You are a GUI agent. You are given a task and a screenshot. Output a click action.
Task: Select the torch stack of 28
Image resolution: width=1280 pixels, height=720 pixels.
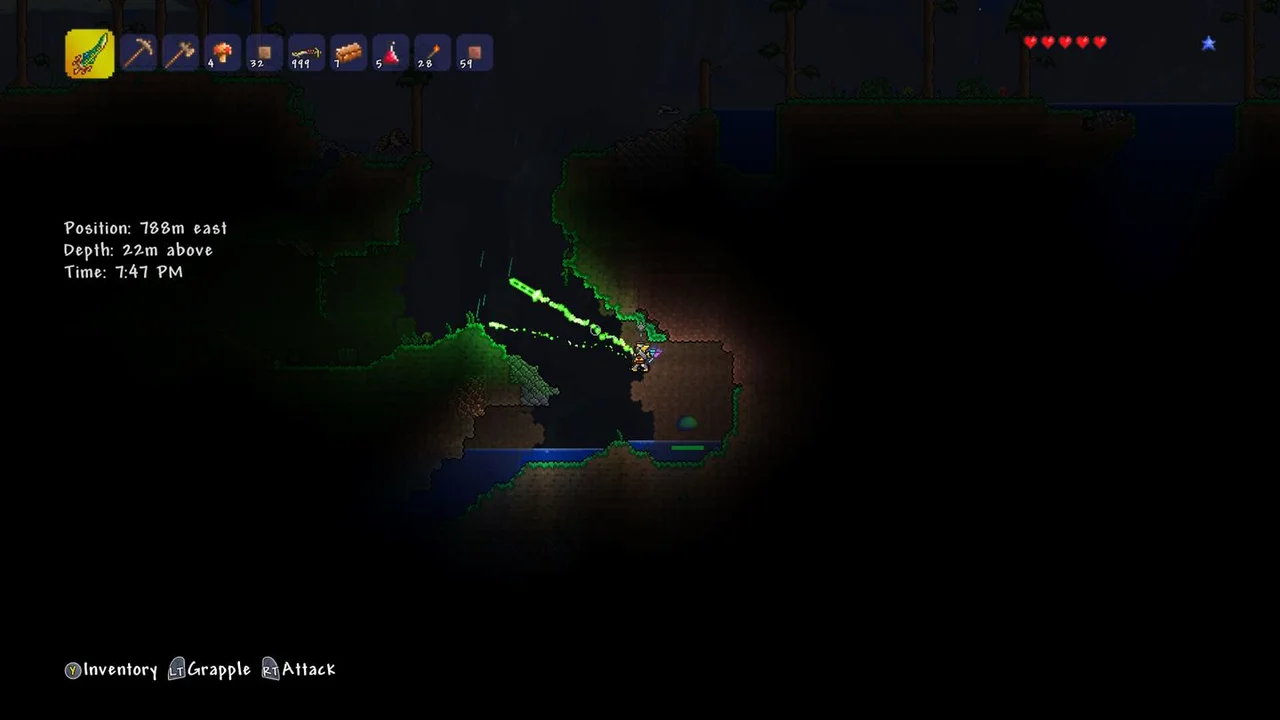[432, 52]
